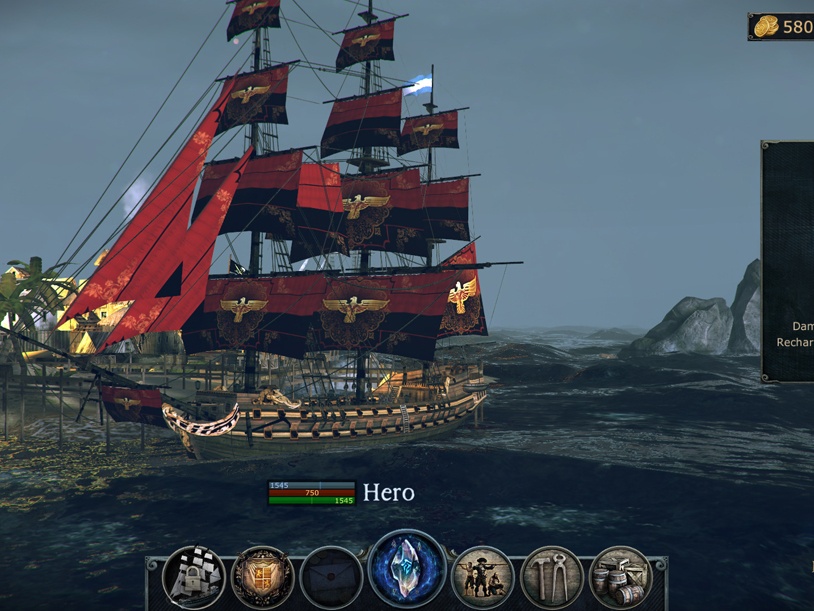This screenshot has height=611, width=814.
Task: Open the sailing ship icon in the bottom bar
Action: pyautogui.click(x=194, y=577)
